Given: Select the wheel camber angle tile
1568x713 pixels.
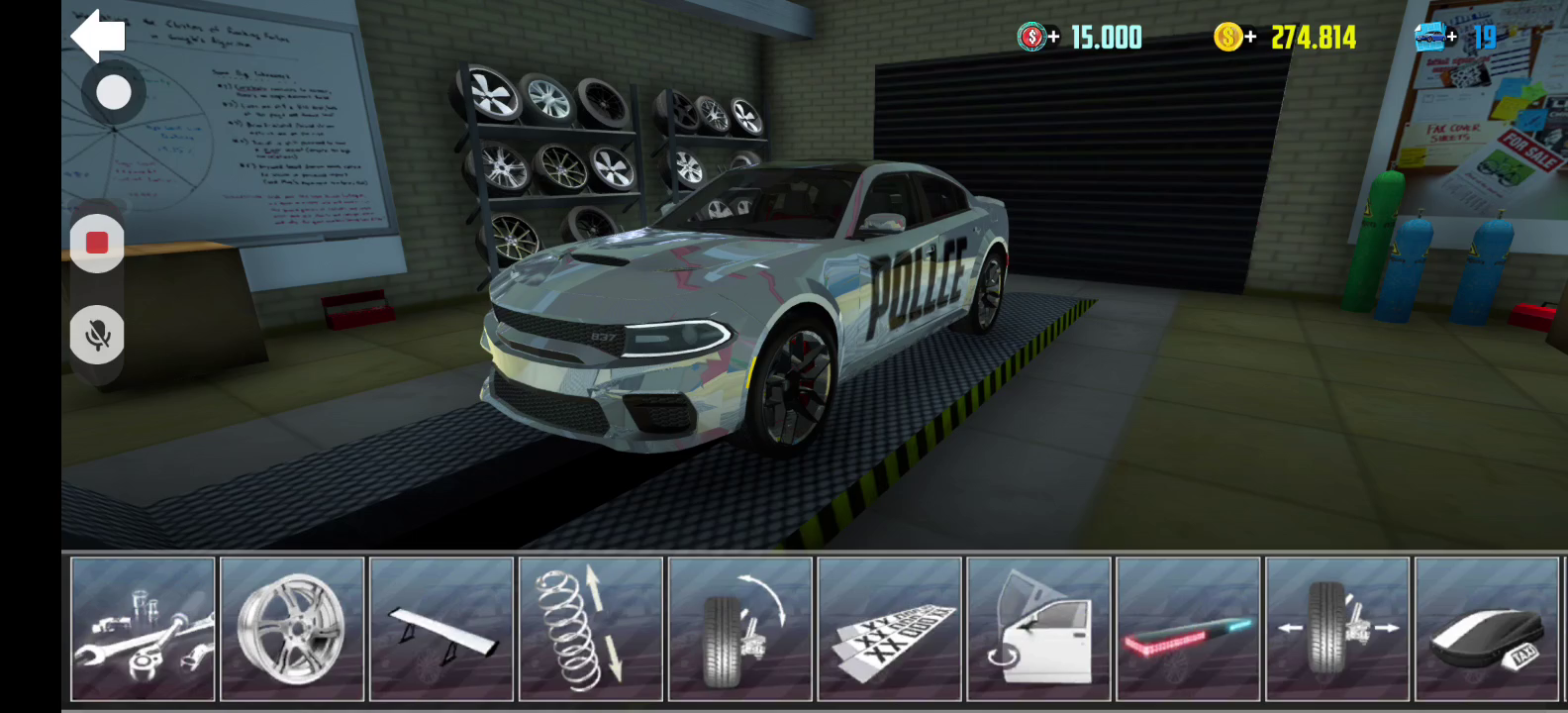Looking at the screenshot, I should click(740, 629).
